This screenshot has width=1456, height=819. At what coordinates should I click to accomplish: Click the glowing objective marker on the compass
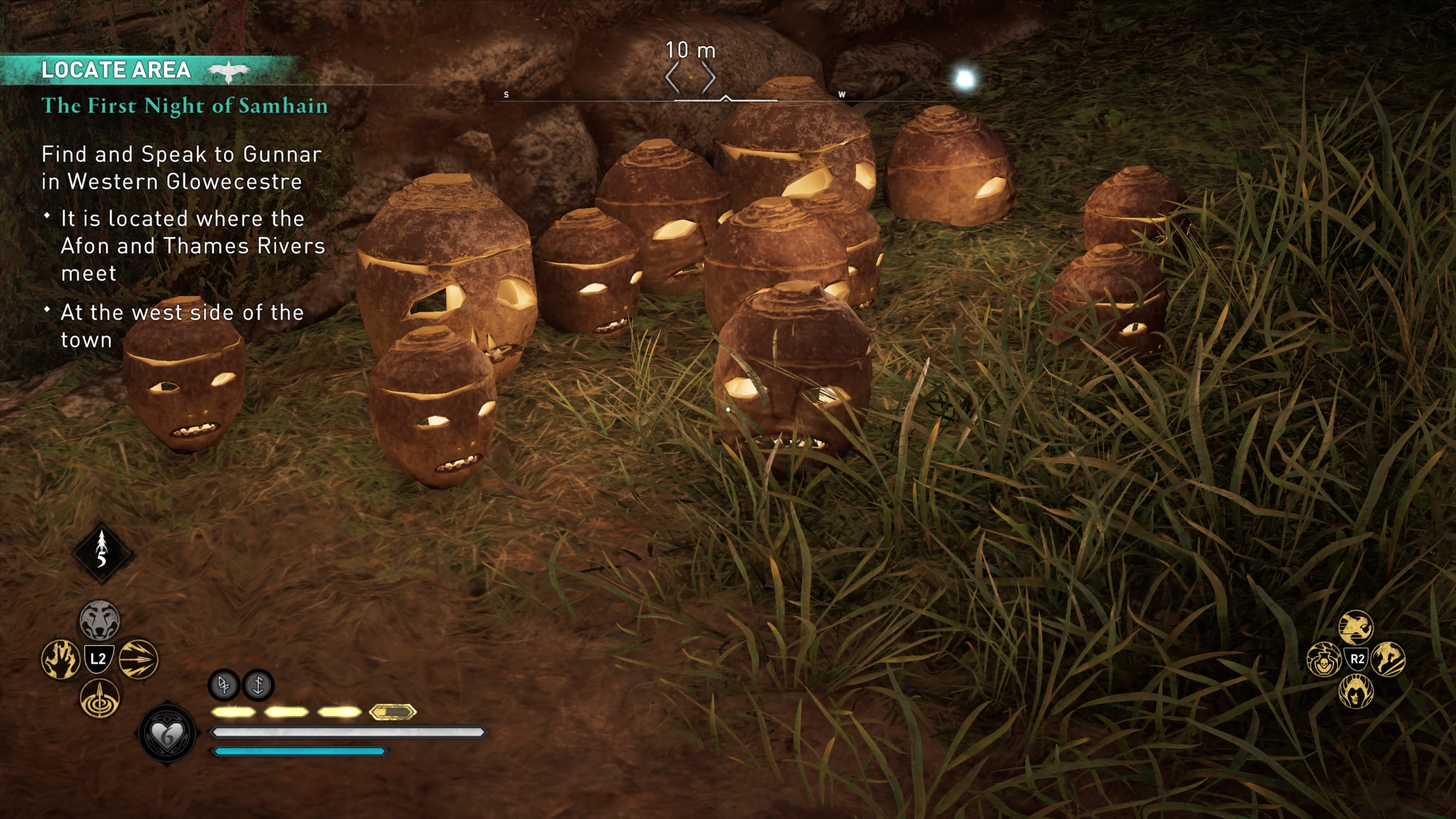pyautogui.click(x=965, y=78)
